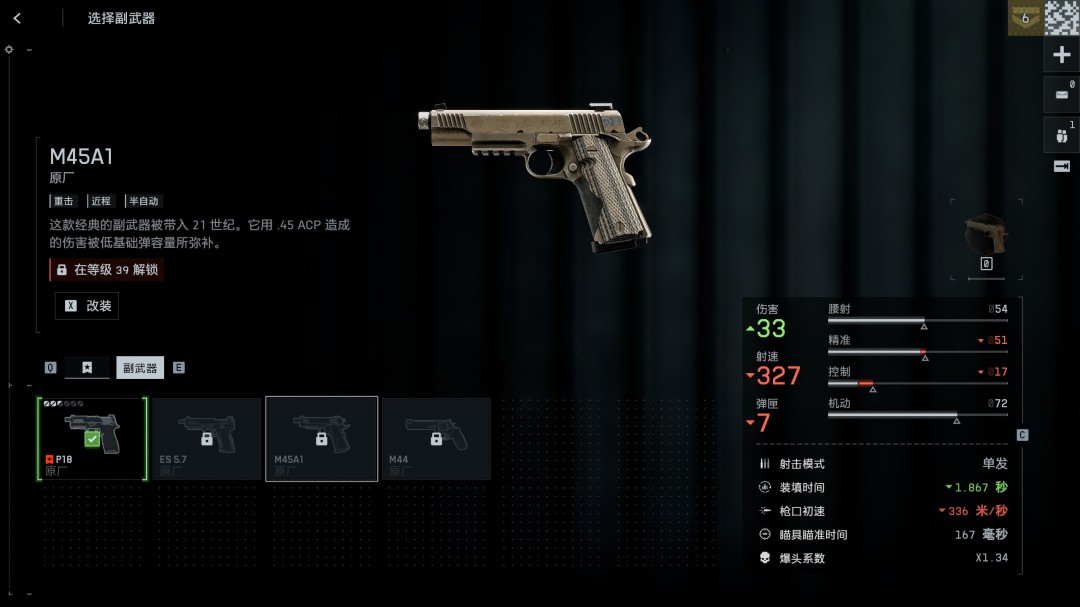1080x607 pixels.
Task: Select the locked ES 5.7 pistol tile
Action: coord(207,439)
